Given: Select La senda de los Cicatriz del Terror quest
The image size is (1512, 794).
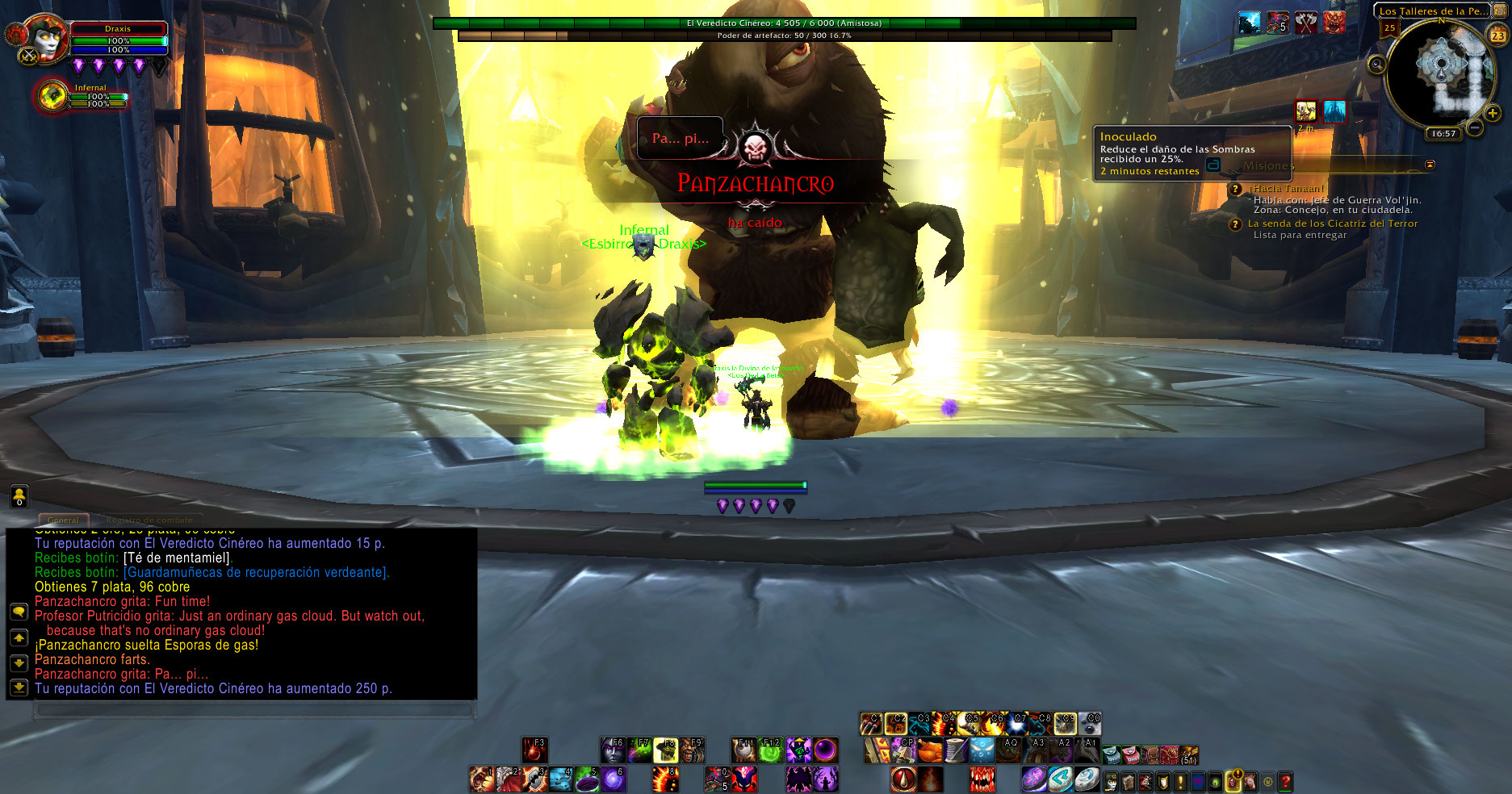Looking at the screenshot, I should point(1332,224).
